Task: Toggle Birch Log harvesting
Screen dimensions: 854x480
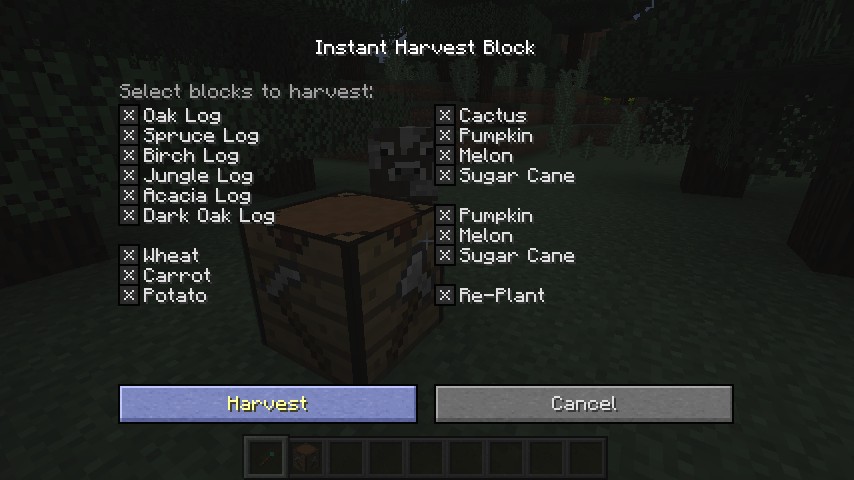Action: 129,156
